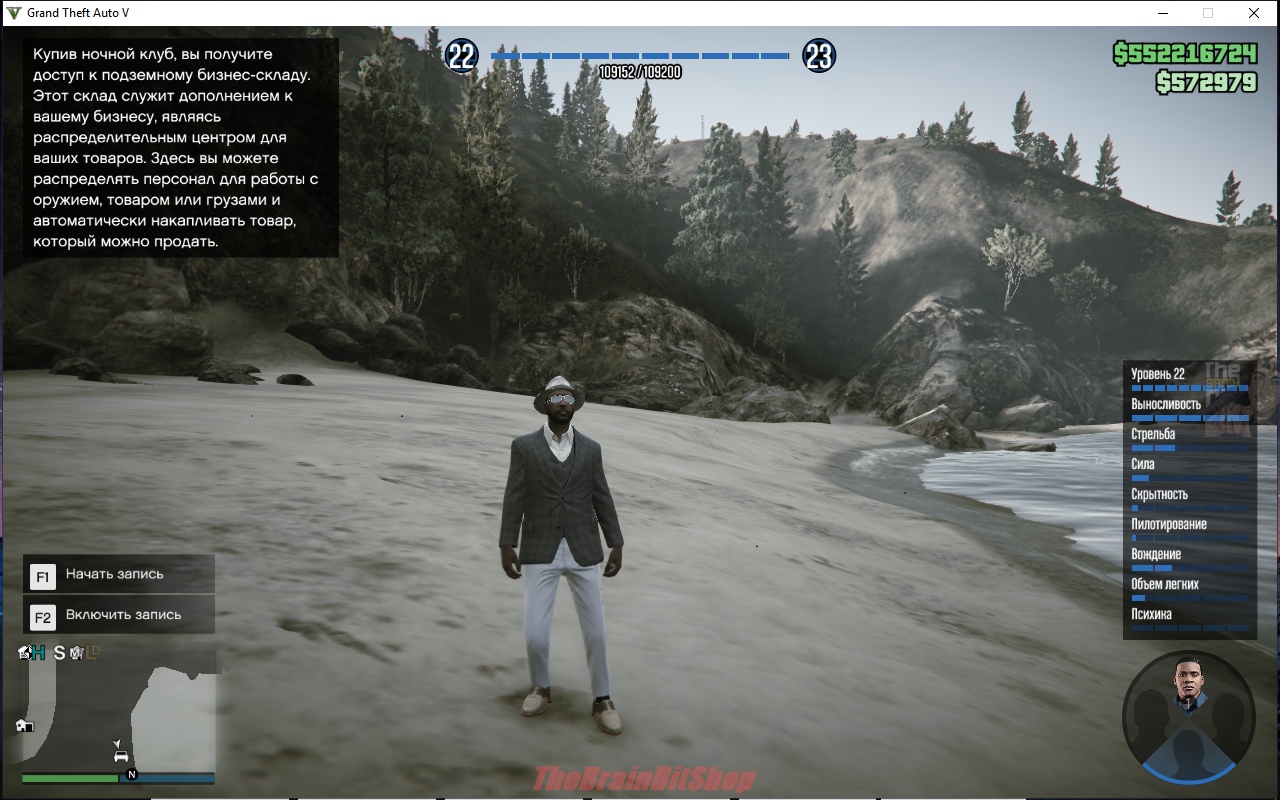Select Franklin's portrait in the character wheel
This screenshot has height=800, width=1280.
(1188, 683)
